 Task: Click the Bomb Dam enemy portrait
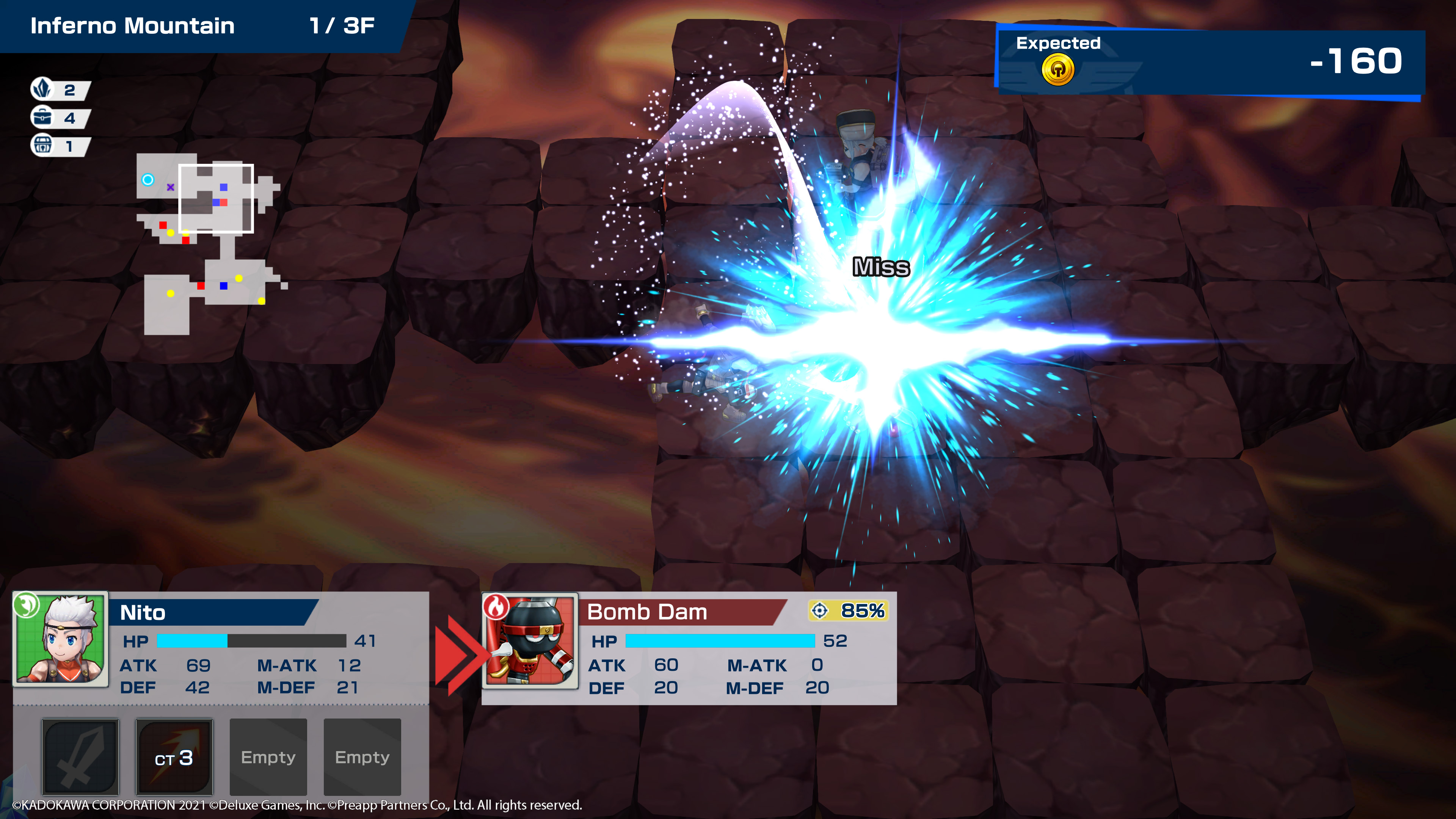click(x=530, y=640)
